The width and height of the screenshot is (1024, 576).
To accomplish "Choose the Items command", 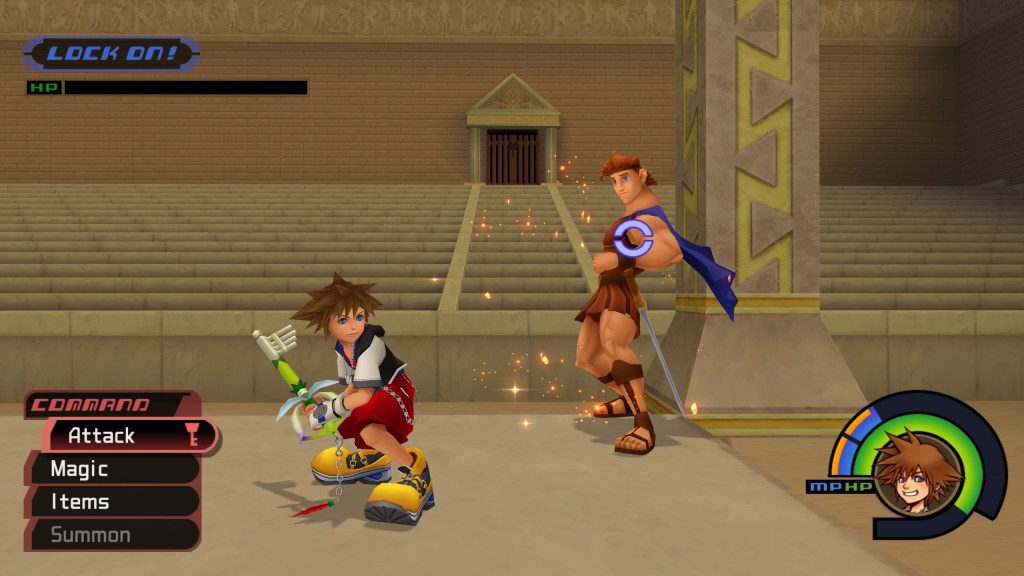I will [x=110, y=501].
